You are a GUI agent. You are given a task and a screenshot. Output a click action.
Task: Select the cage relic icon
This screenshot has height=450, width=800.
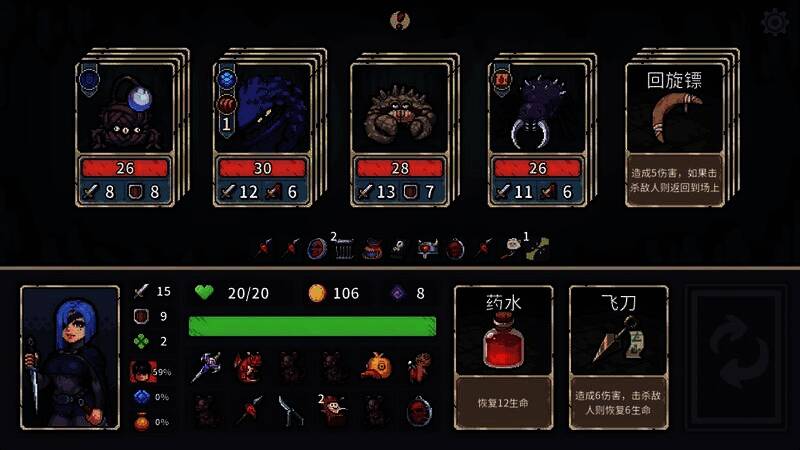coord(343,249)
